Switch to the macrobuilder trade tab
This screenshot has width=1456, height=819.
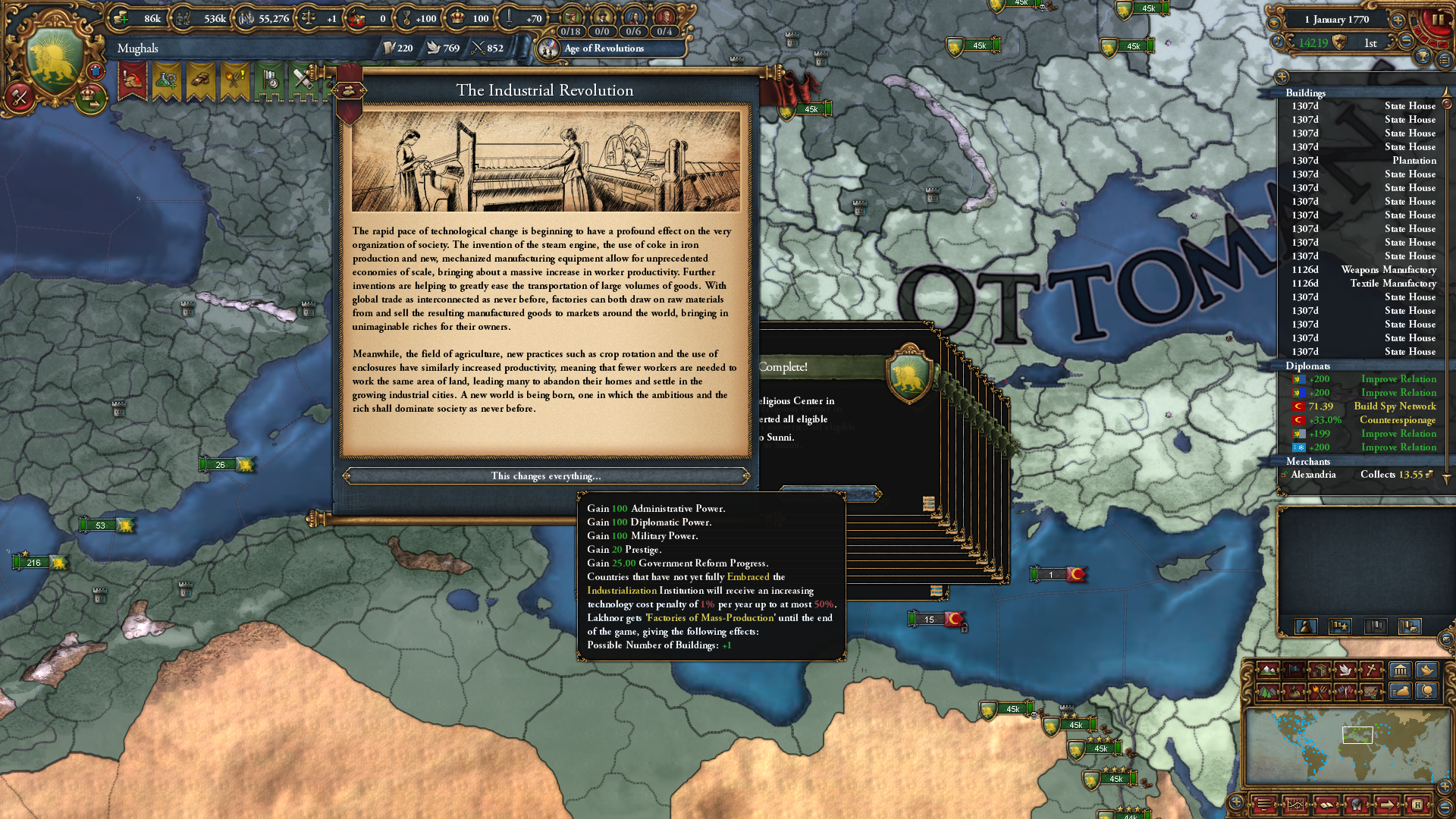click(1401, 691)
